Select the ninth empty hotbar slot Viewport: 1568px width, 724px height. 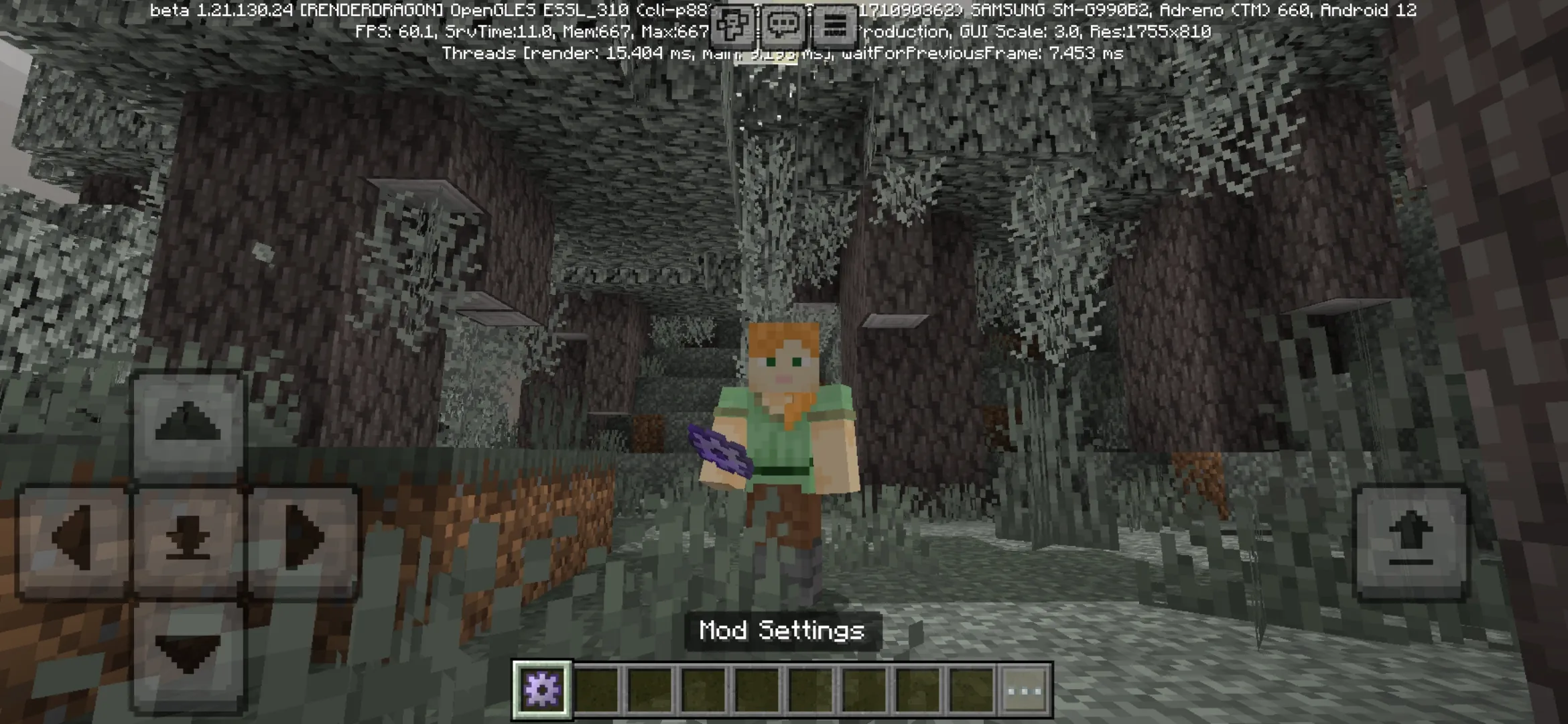pos(972,682)
